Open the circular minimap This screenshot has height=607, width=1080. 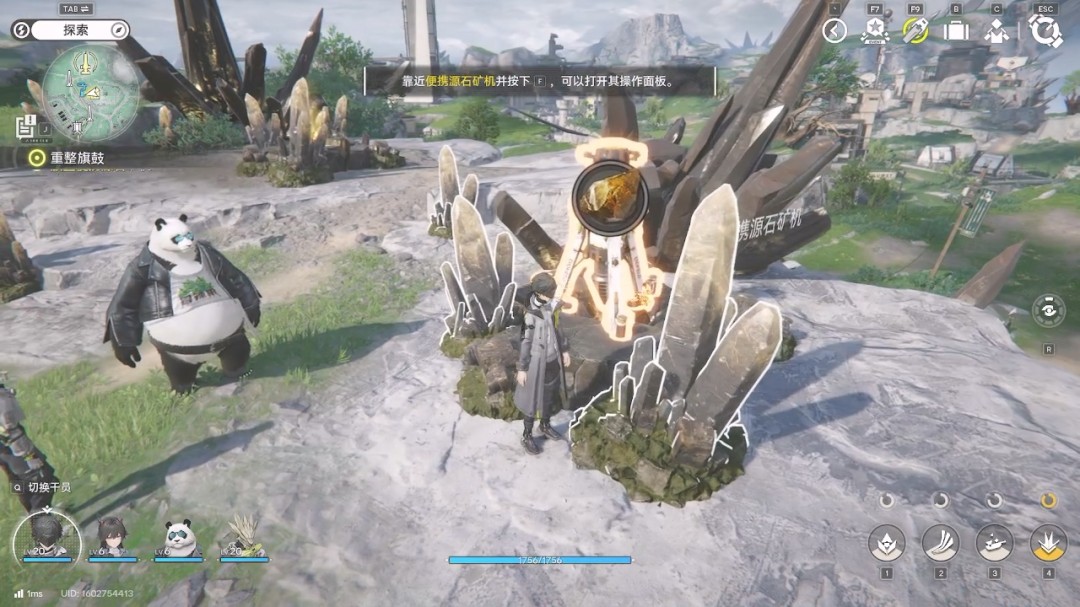pos(91,93)
